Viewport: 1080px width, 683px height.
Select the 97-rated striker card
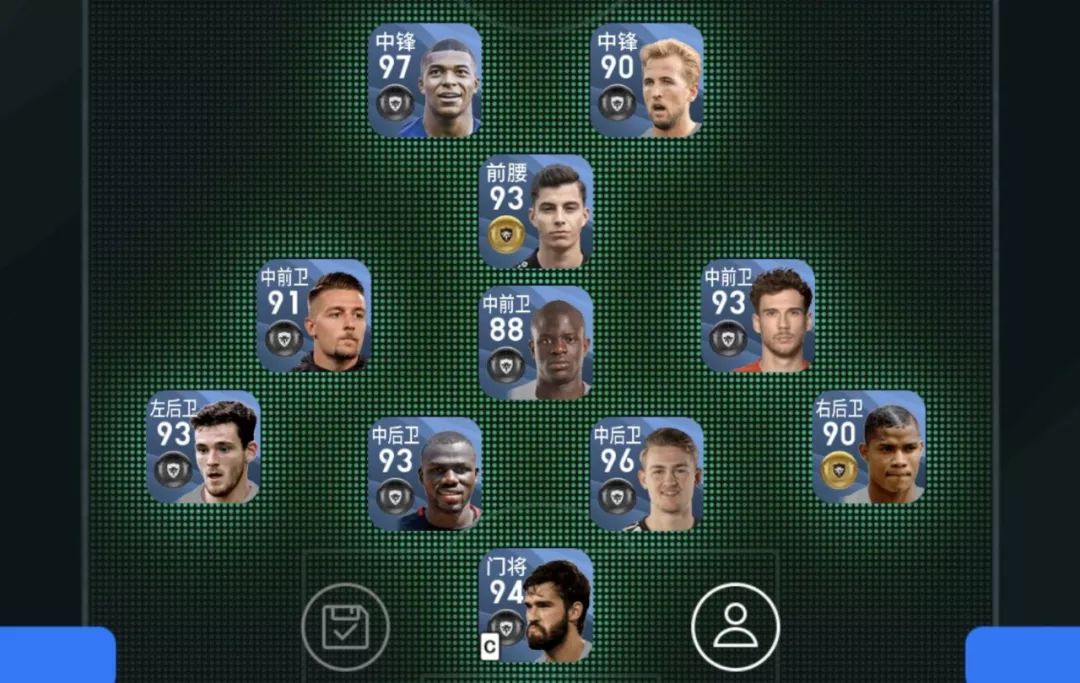(x=425, y=81)
